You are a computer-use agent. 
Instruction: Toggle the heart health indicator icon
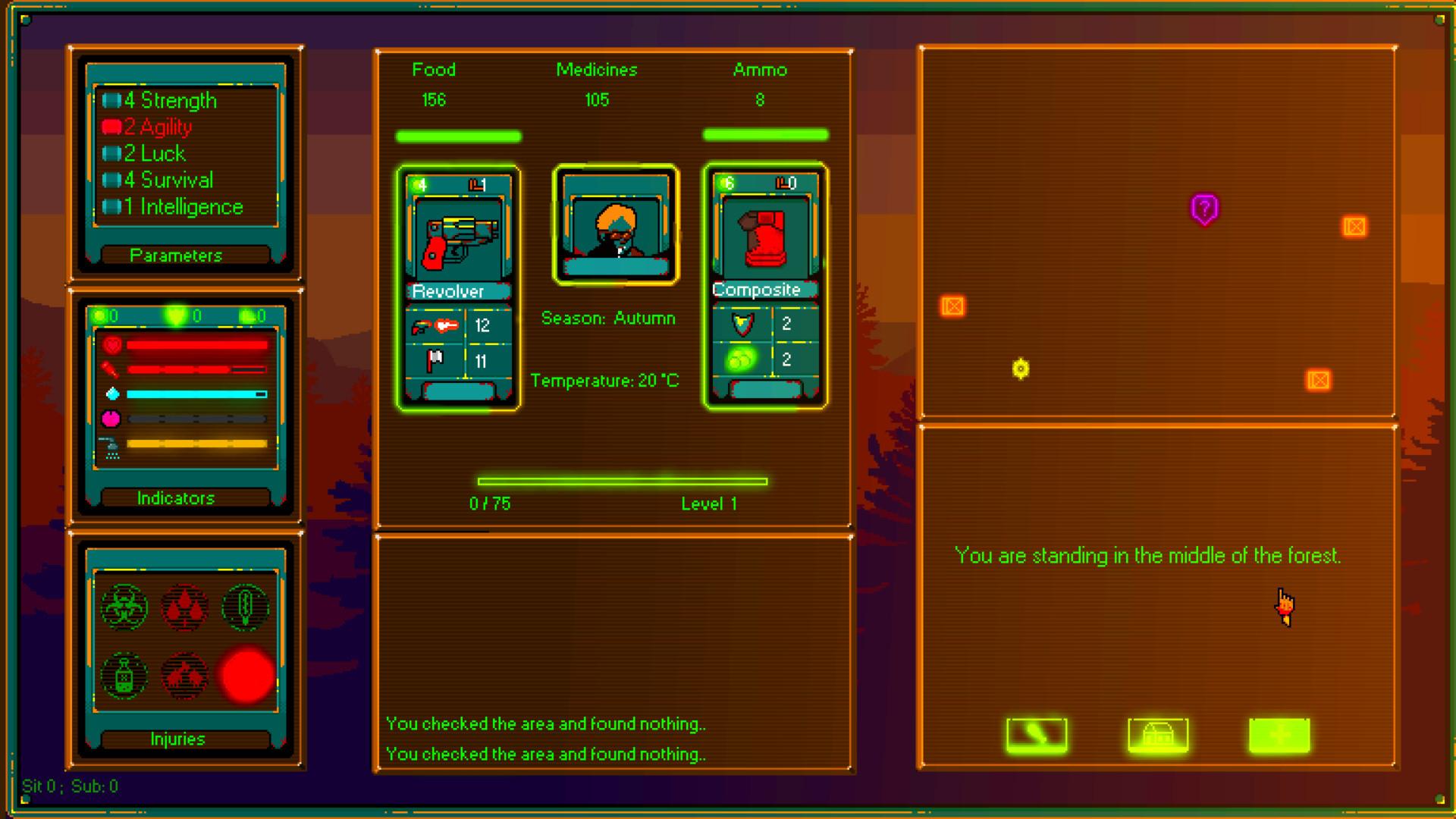[x=114, y=345]
